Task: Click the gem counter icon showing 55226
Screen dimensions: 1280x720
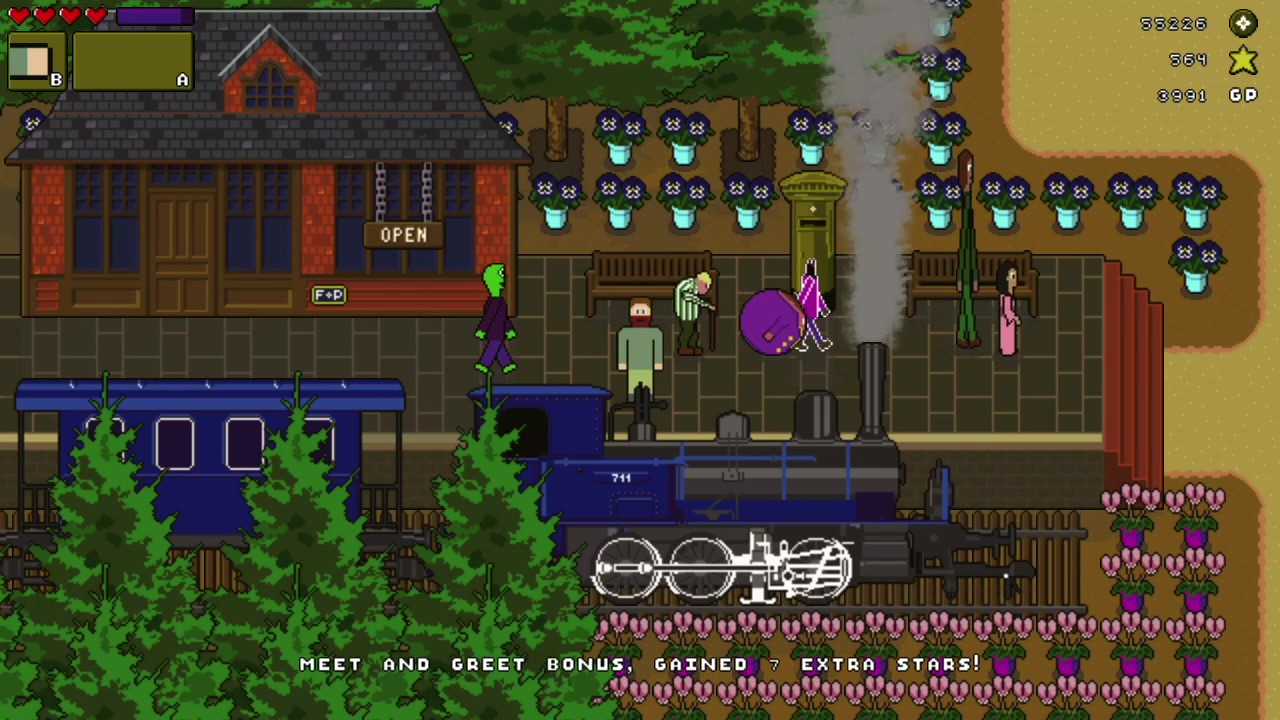Action: [x=1242, y=23]
